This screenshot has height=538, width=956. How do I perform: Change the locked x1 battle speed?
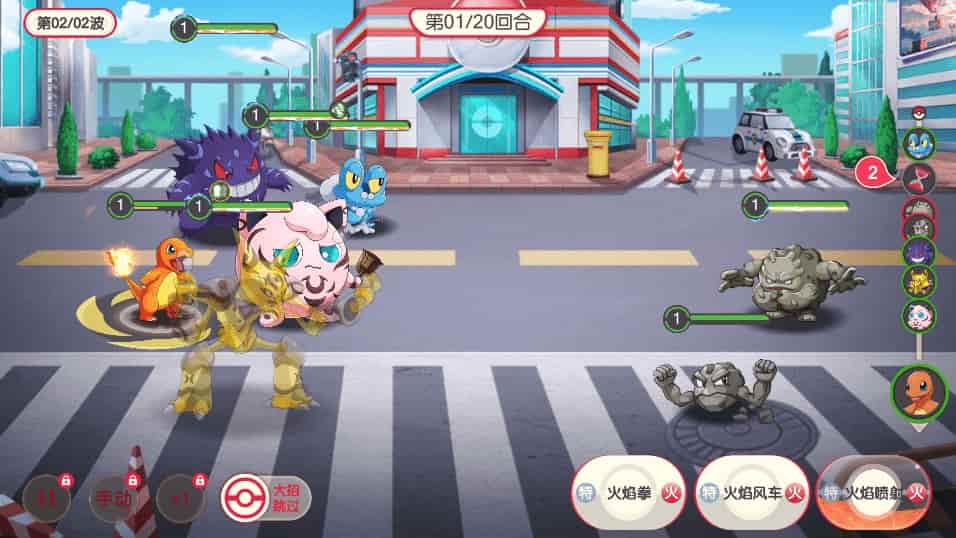pos(181,499)
